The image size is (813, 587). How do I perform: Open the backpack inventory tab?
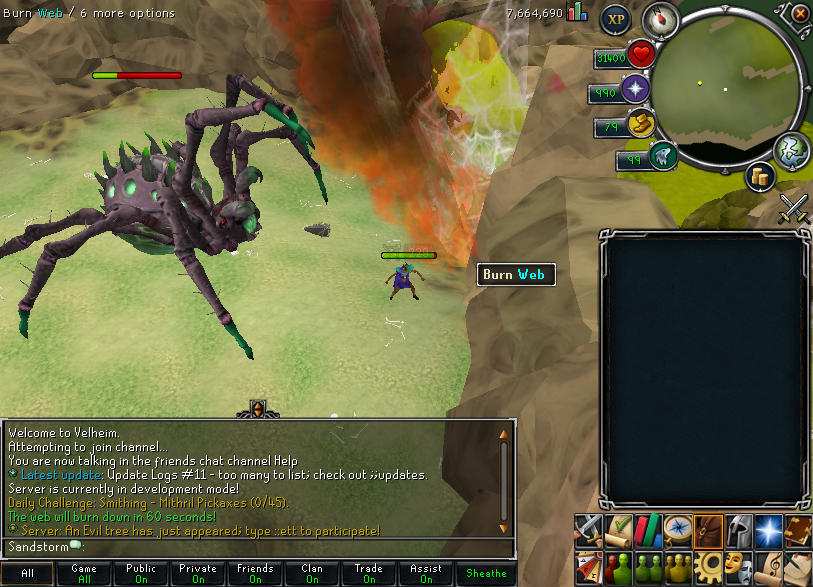click(709, 529)
